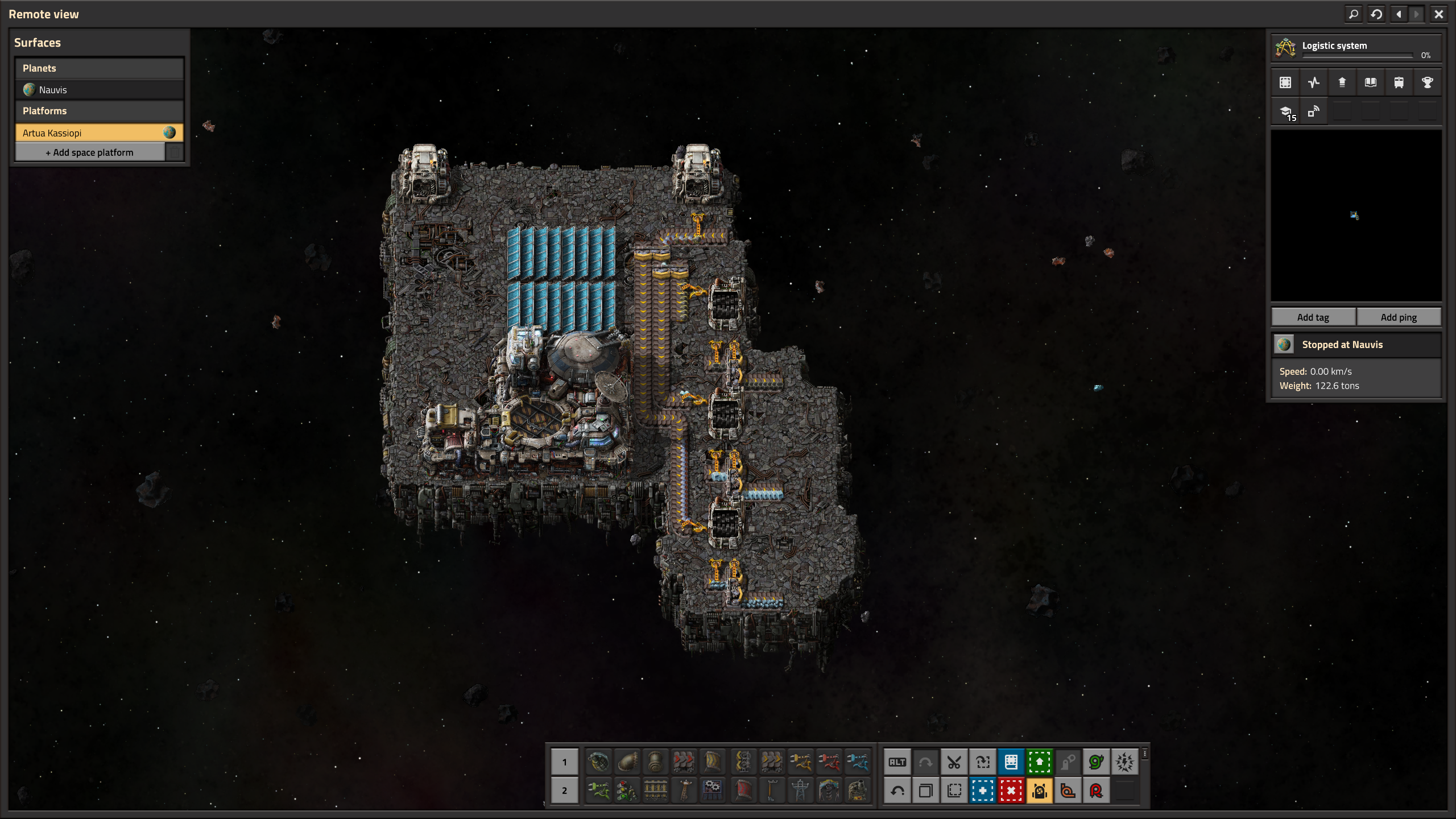Select the blue fast inserter slot
Viewport: 1456px width, 819px height.
coord(857,762)
